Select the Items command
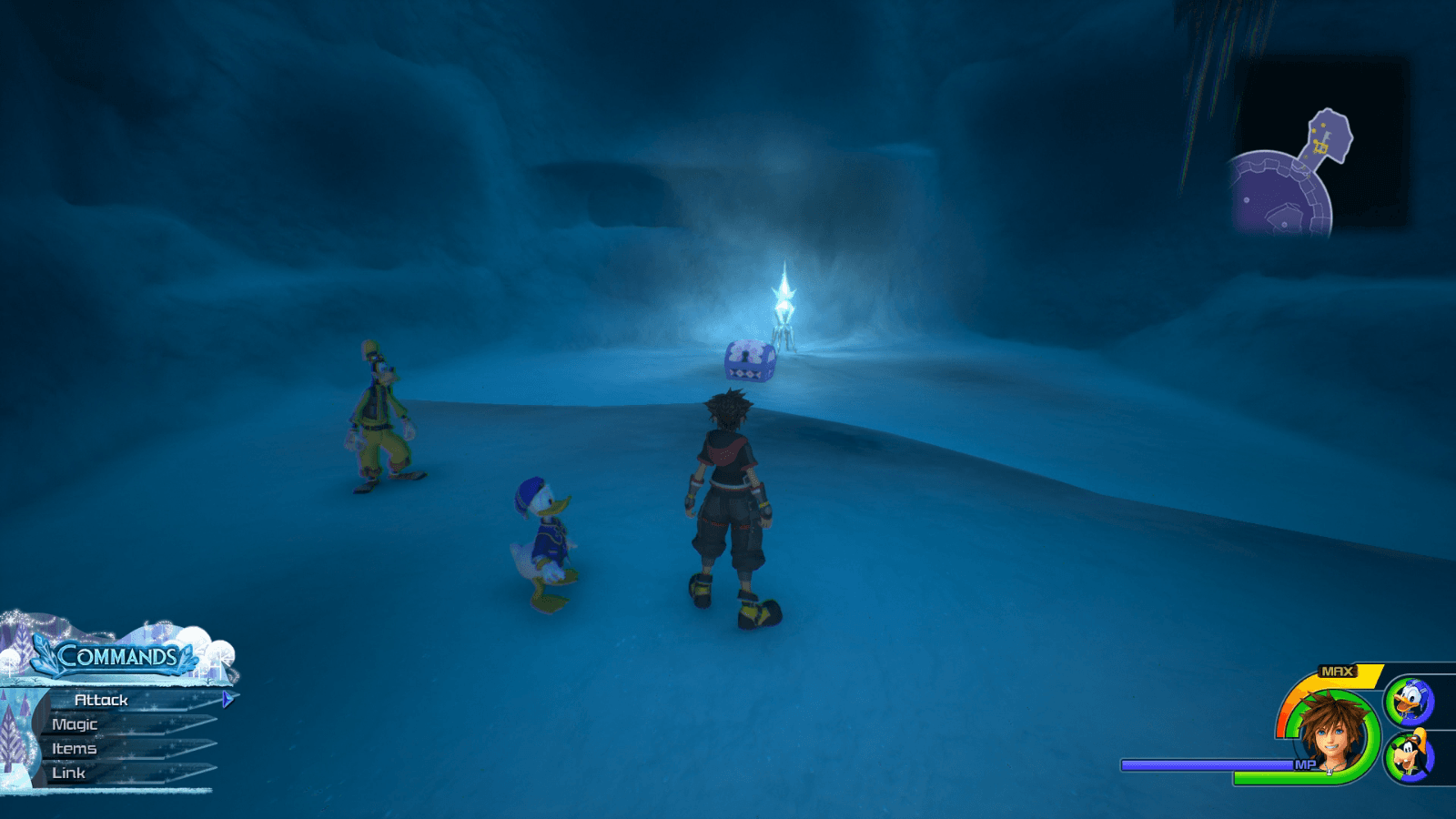 tap(75, 748)
